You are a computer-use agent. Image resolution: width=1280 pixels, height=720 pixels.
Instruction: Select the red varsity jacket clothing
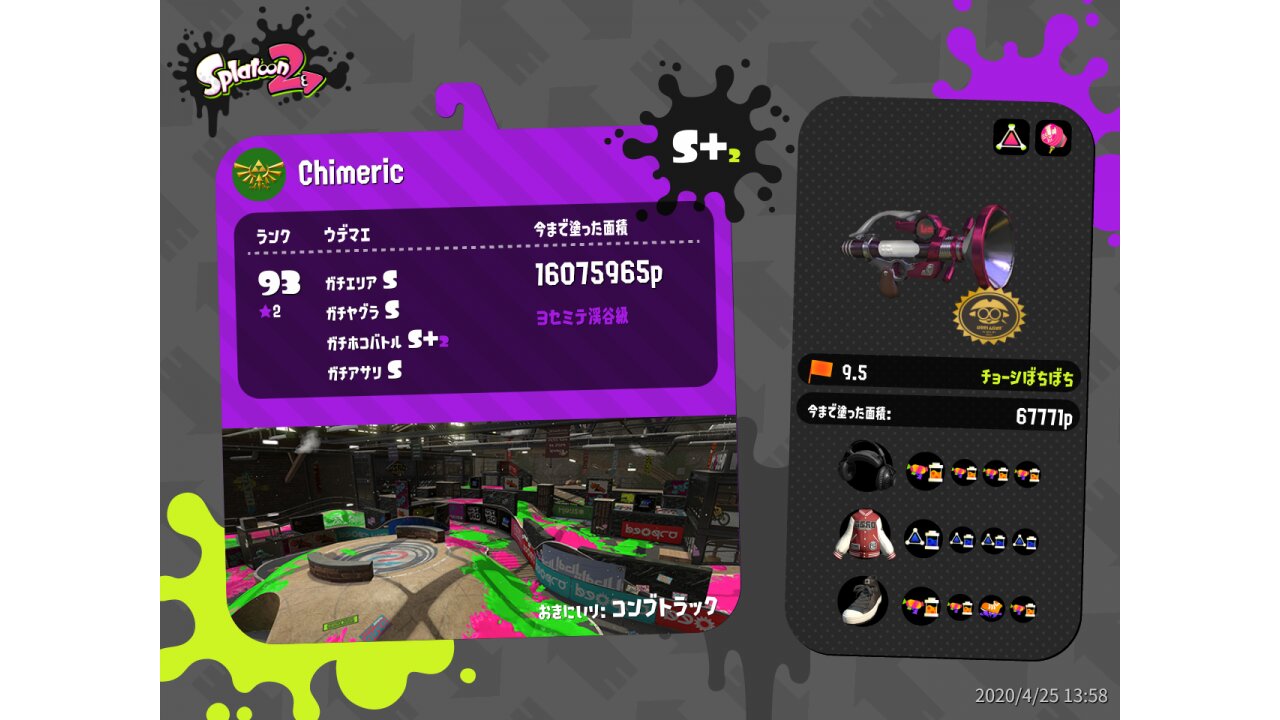point(865,534)
